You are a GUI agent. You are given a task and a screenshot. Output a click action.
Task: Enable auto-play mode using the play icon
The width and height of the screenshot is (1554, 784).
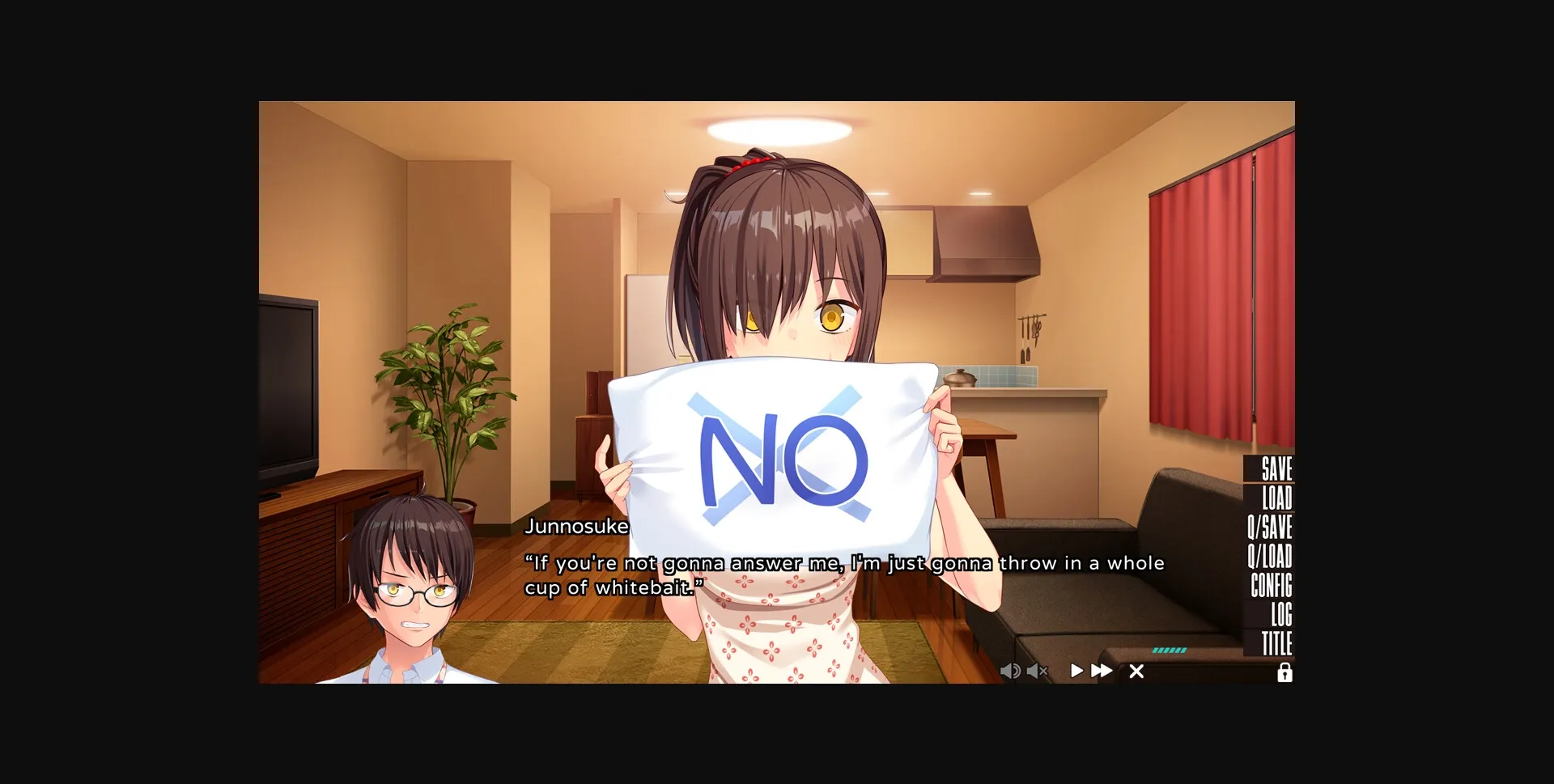1076,671
